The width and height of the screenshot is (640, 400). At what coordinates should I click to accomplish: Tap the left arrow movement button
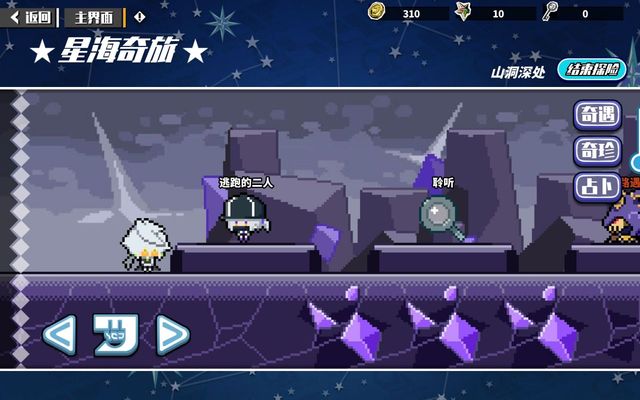pos(59,334)
